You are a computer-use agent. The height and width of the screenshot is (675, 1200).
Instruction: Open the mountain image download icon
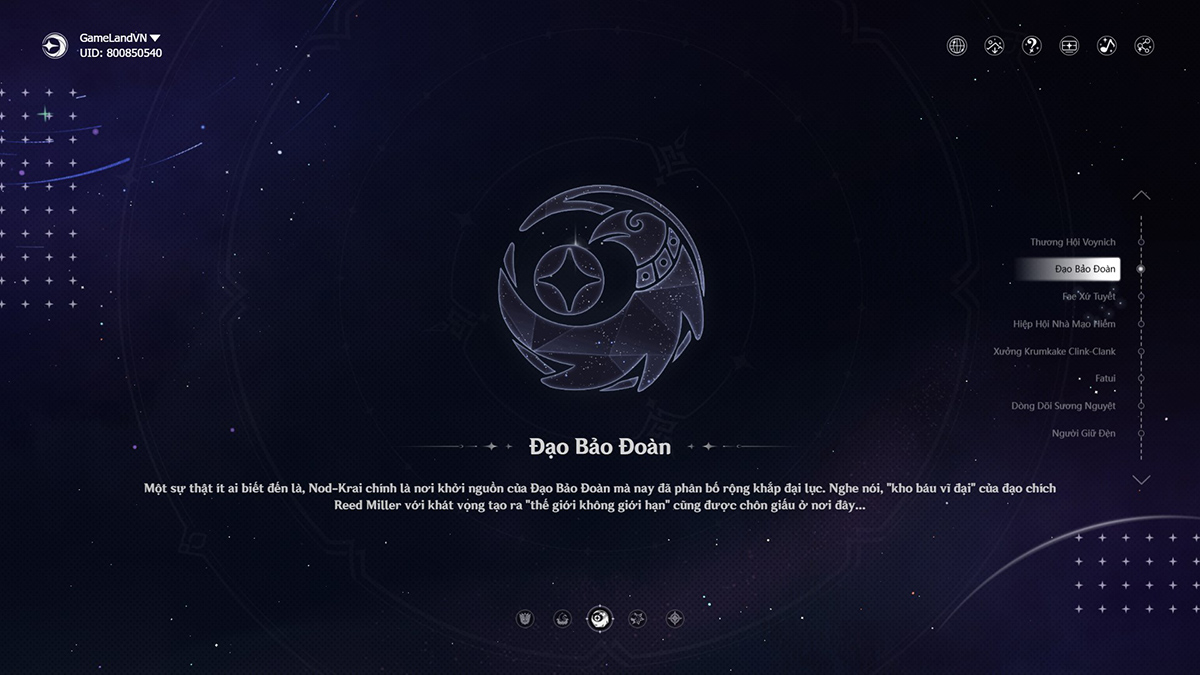[x=994, y=46]
